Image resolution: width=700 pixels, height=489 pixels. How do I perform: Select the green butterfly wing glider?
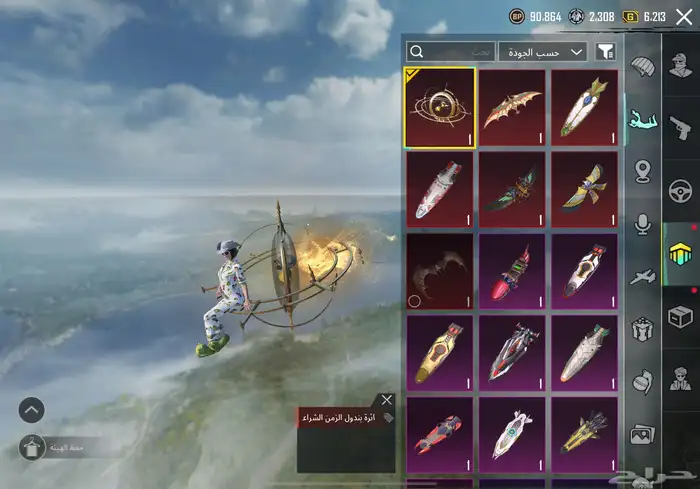[x=512, y=189]
